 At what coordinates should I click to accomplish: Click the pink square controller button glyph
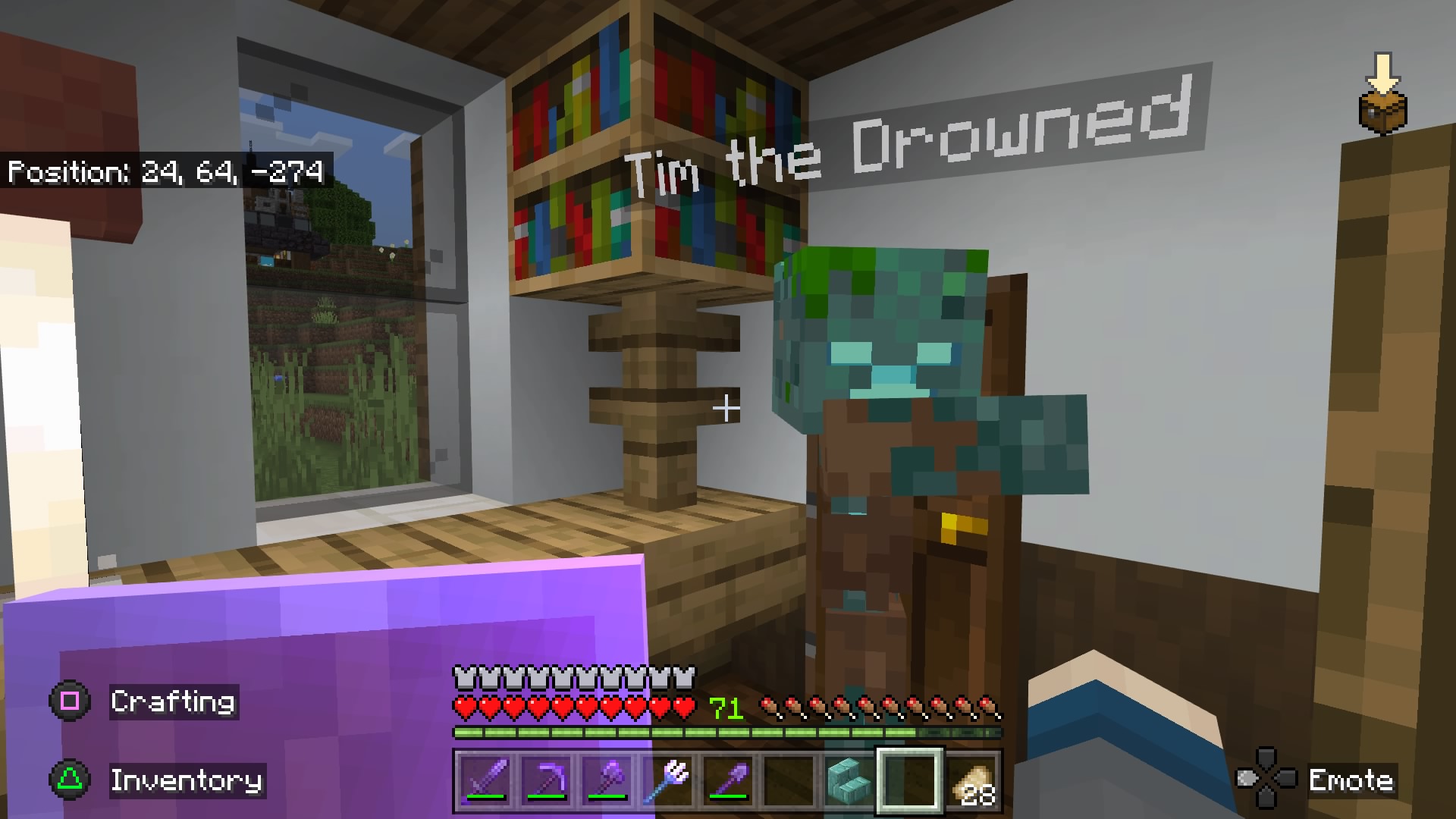pyautogui.click(x=68, y=701)
